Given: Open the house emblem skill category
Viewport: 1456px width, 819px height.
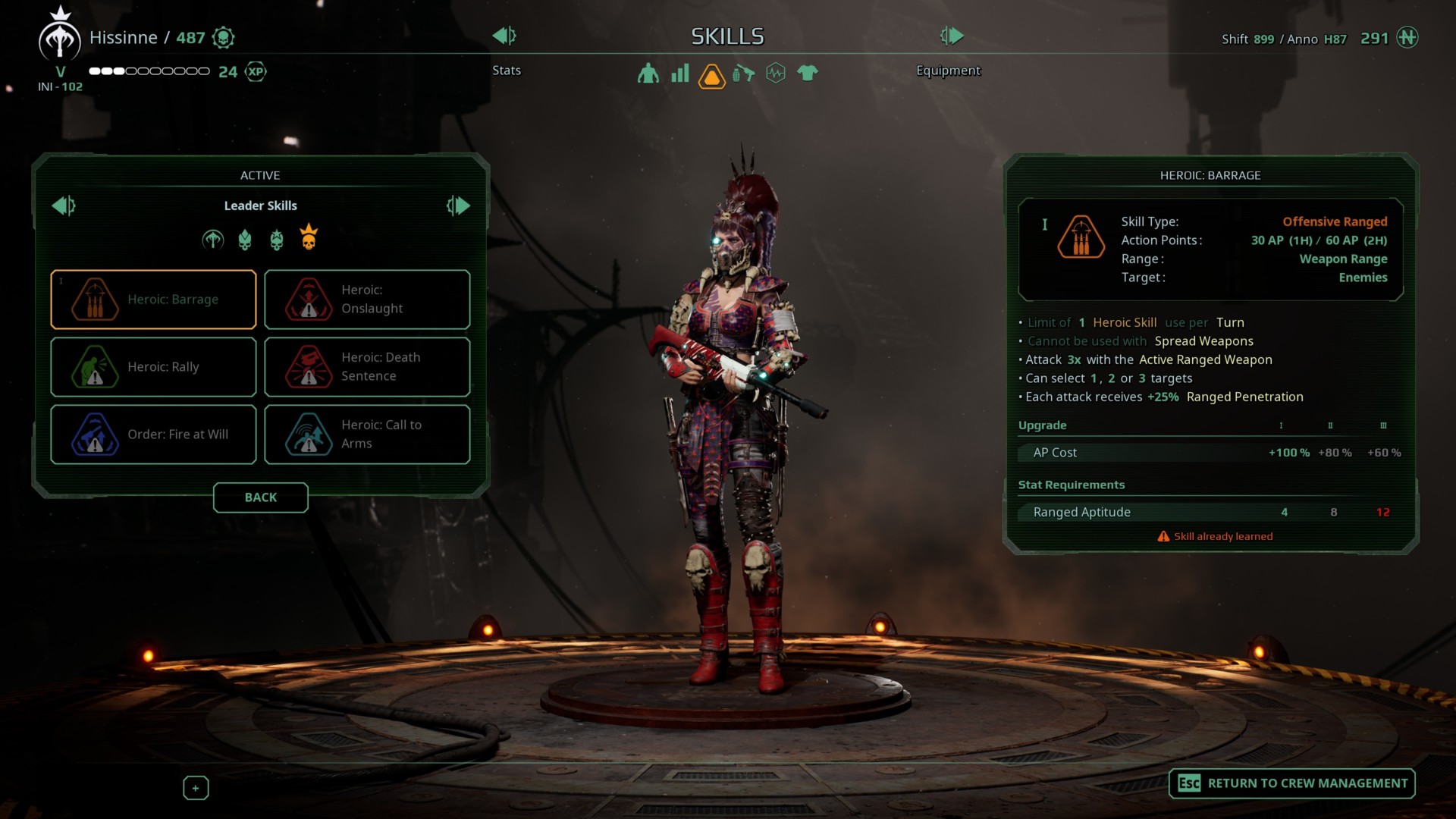Looking at the screenshot, I should click(x=213, y=240).
